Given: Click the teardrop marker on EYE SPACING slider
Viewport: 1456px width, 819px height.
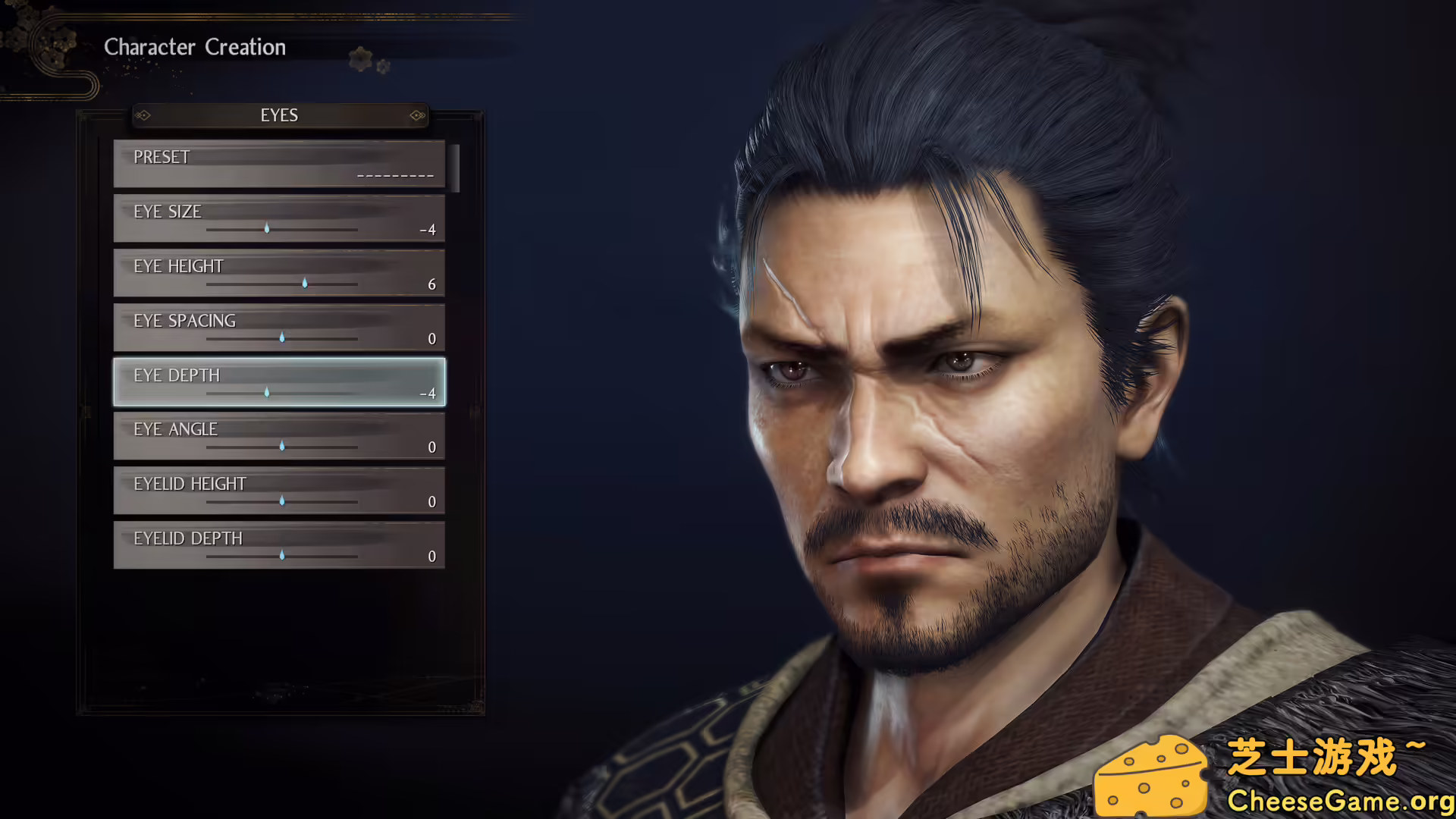Looking at the screenshot, I should tap(281, 338).
